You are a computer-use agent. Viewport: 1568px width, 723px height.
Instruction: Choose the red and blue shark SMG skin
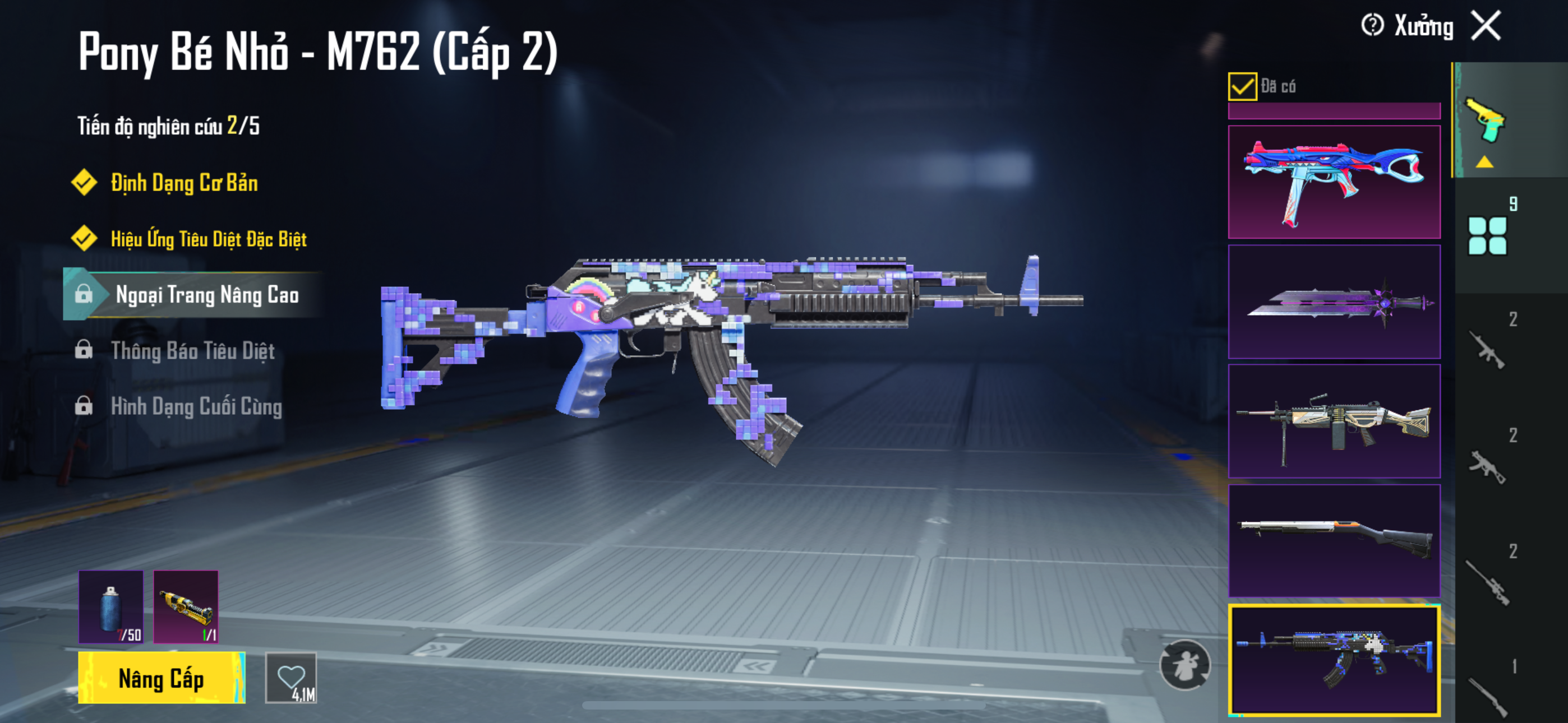tap(1334, 182)
